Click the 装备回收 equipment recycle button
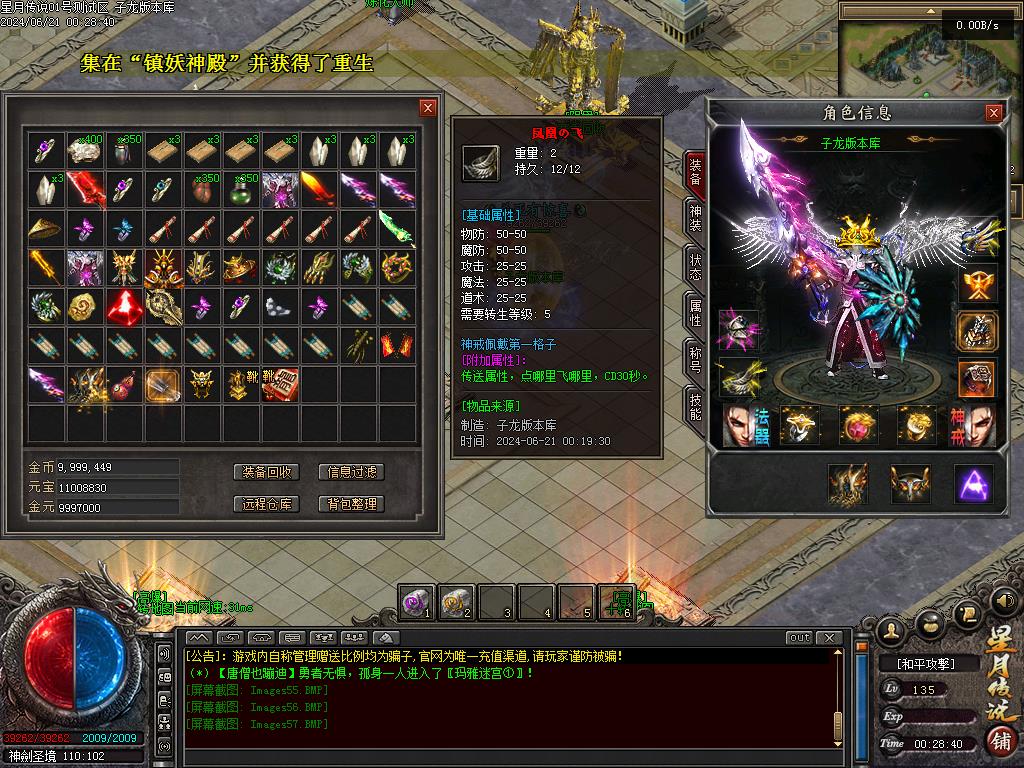The height and width of the screenshot is (768, 1024). click(267, 472)
